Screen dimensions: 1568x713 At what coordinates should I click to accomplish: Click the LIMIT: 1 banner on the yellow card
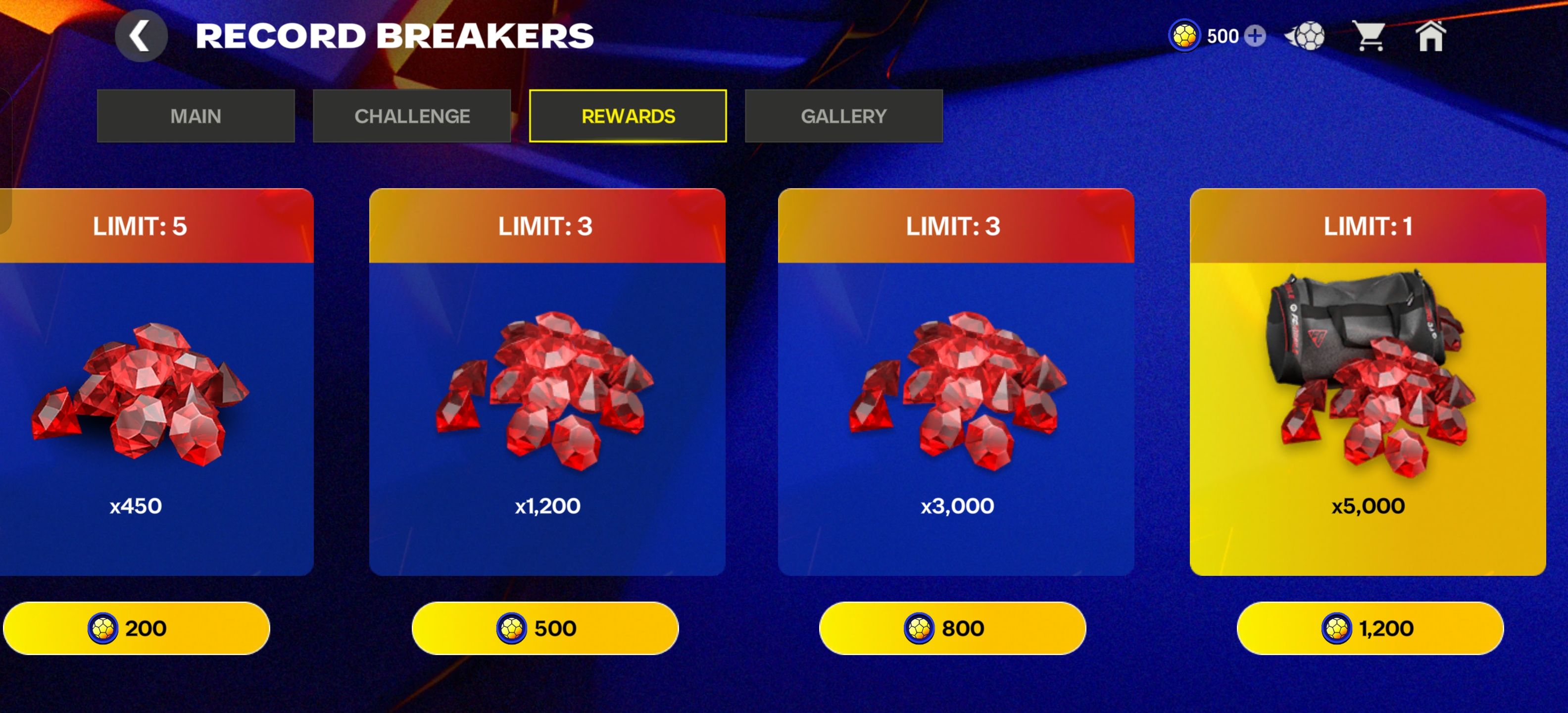pyautogui.click(x=1370, y=225)
